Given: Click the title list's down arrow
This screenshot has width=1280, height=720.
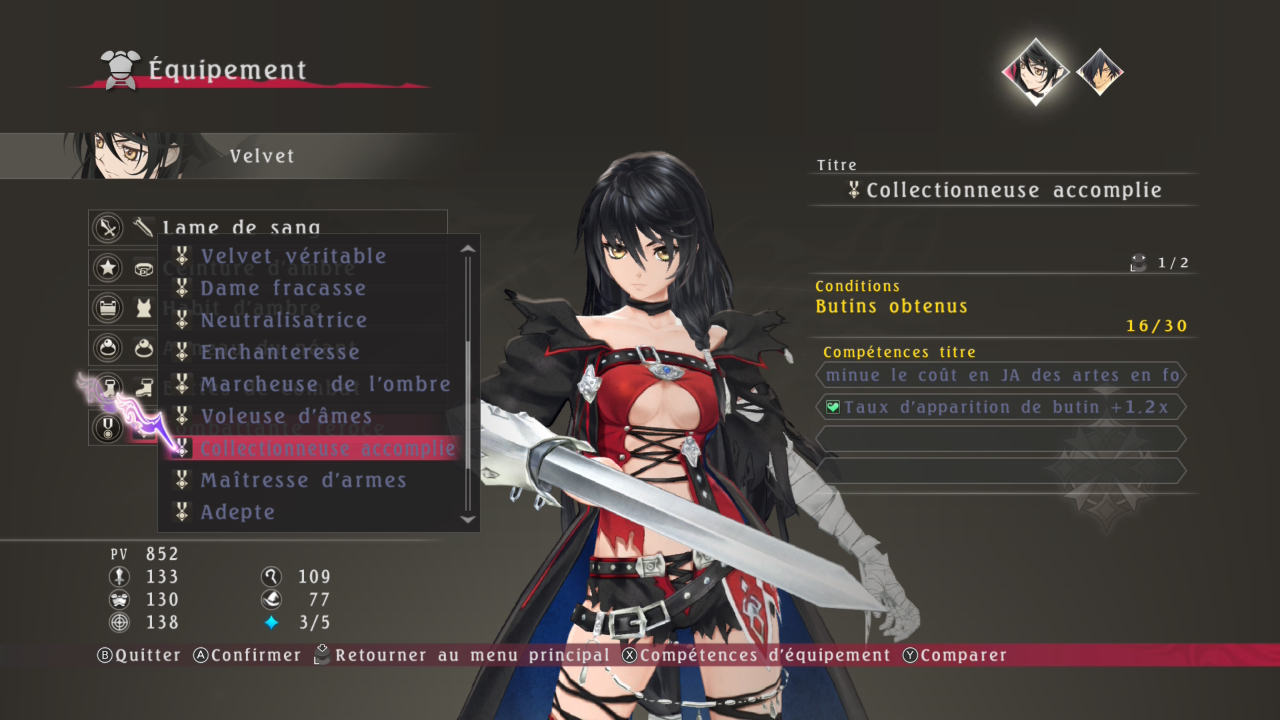Looking at the screenshot, I should tap(467, 519).
